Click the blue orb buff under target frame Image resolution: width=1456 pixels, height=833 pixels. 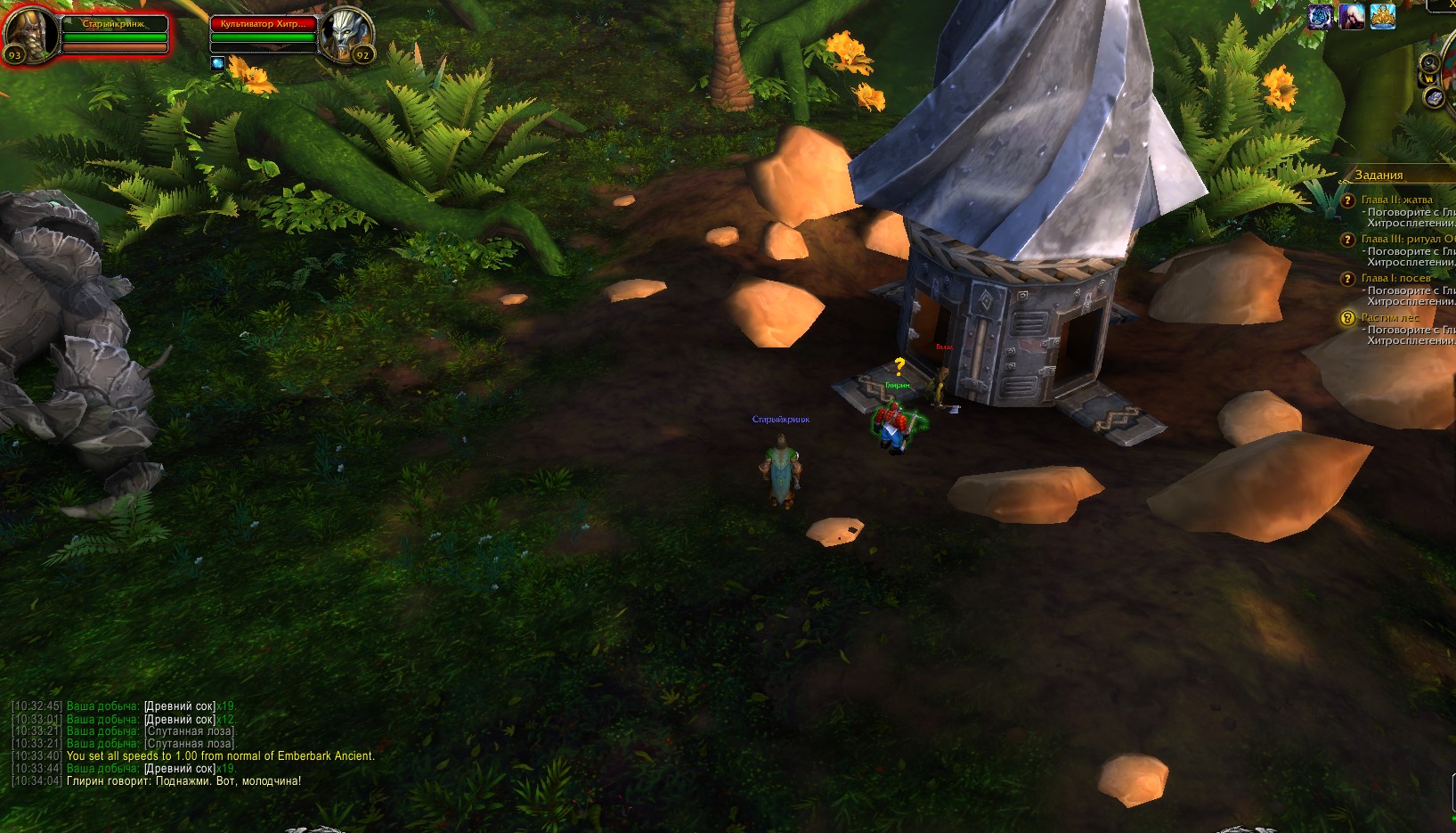click(x=218, y=63)
